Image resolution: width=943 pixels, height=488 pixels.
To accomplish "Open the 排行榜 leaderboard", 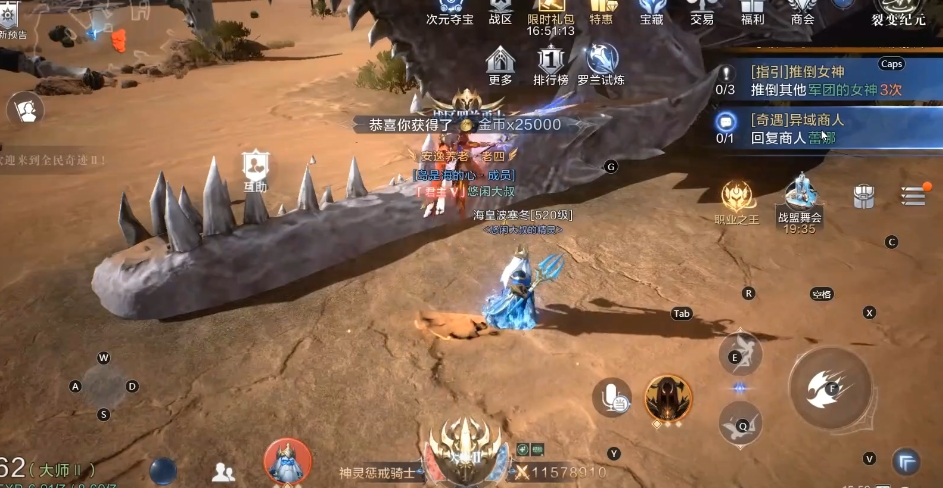I will [x=551, y=62].
